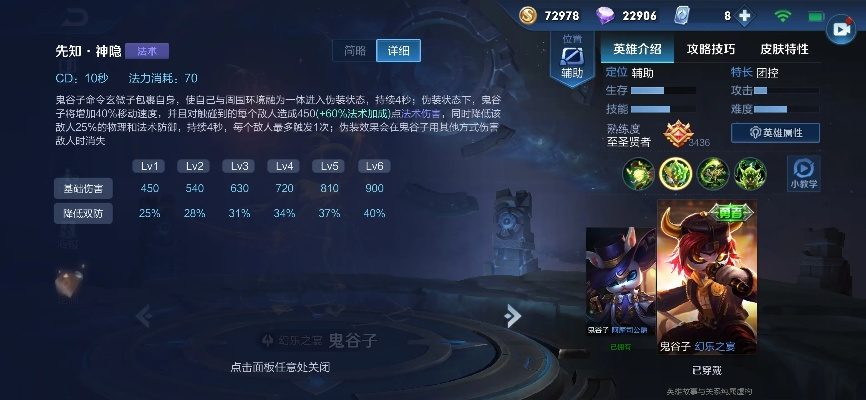This screenshot has width=866, height=400.
Task: Open the 英雄属性 hero attributes button
Action: tap(776, 132)
